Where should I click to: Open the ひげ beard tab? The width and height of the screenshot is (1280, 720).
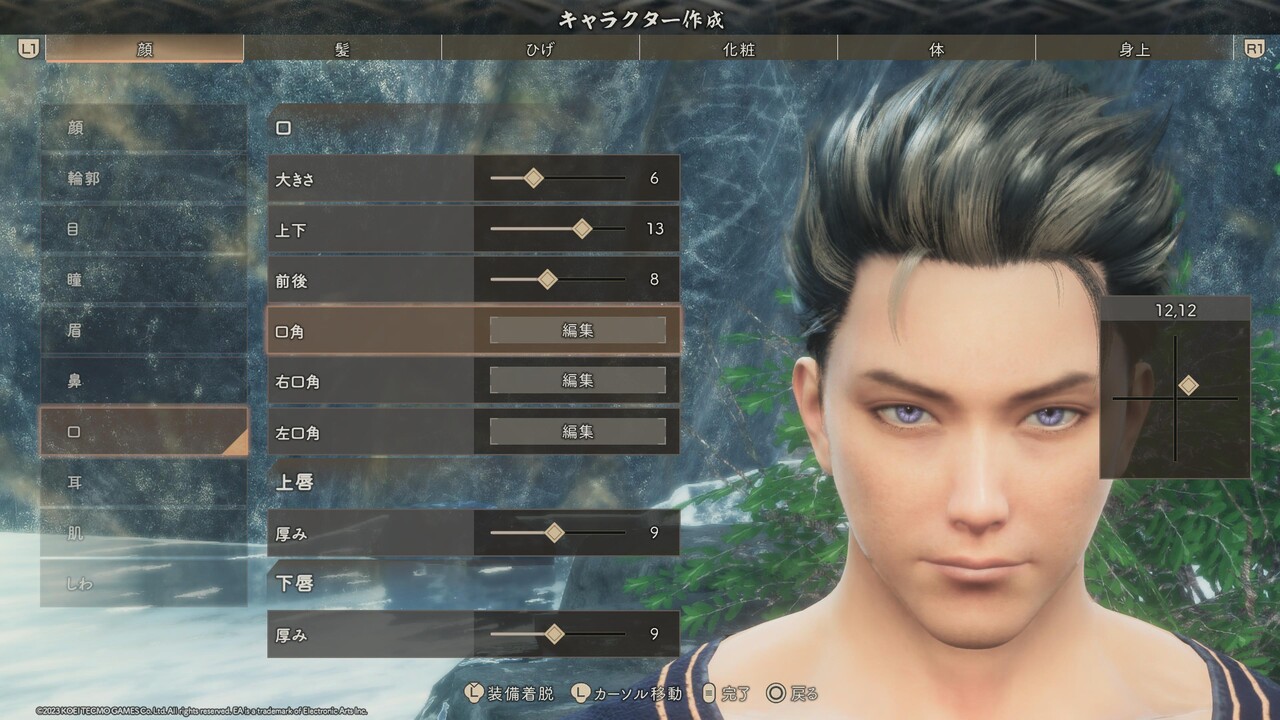[x=540, y=49]
